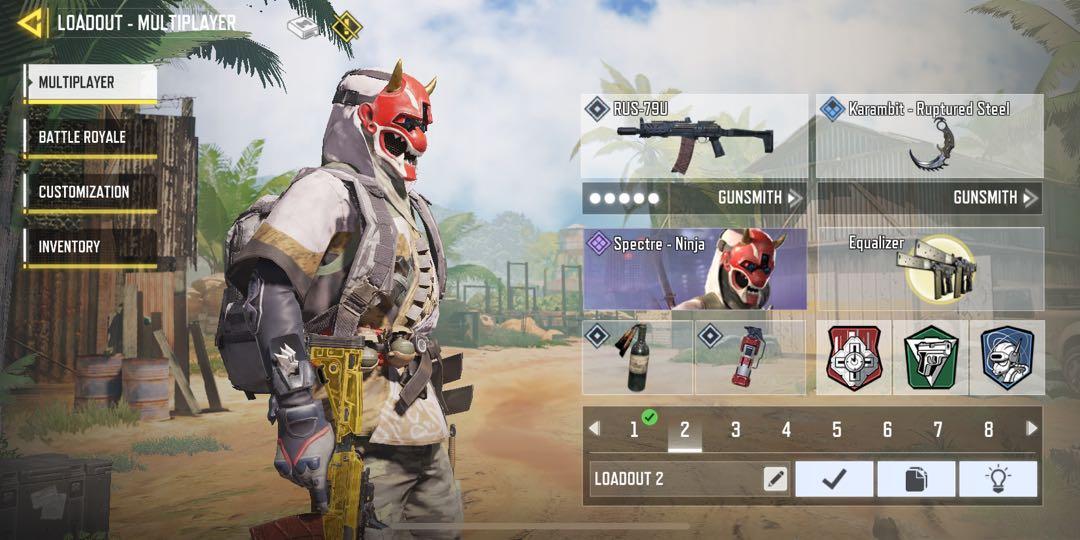This screenshot has height=540, width=1080.
Task: Select the Karambit - Ruptured Steel slot
Action: (929, 137)
